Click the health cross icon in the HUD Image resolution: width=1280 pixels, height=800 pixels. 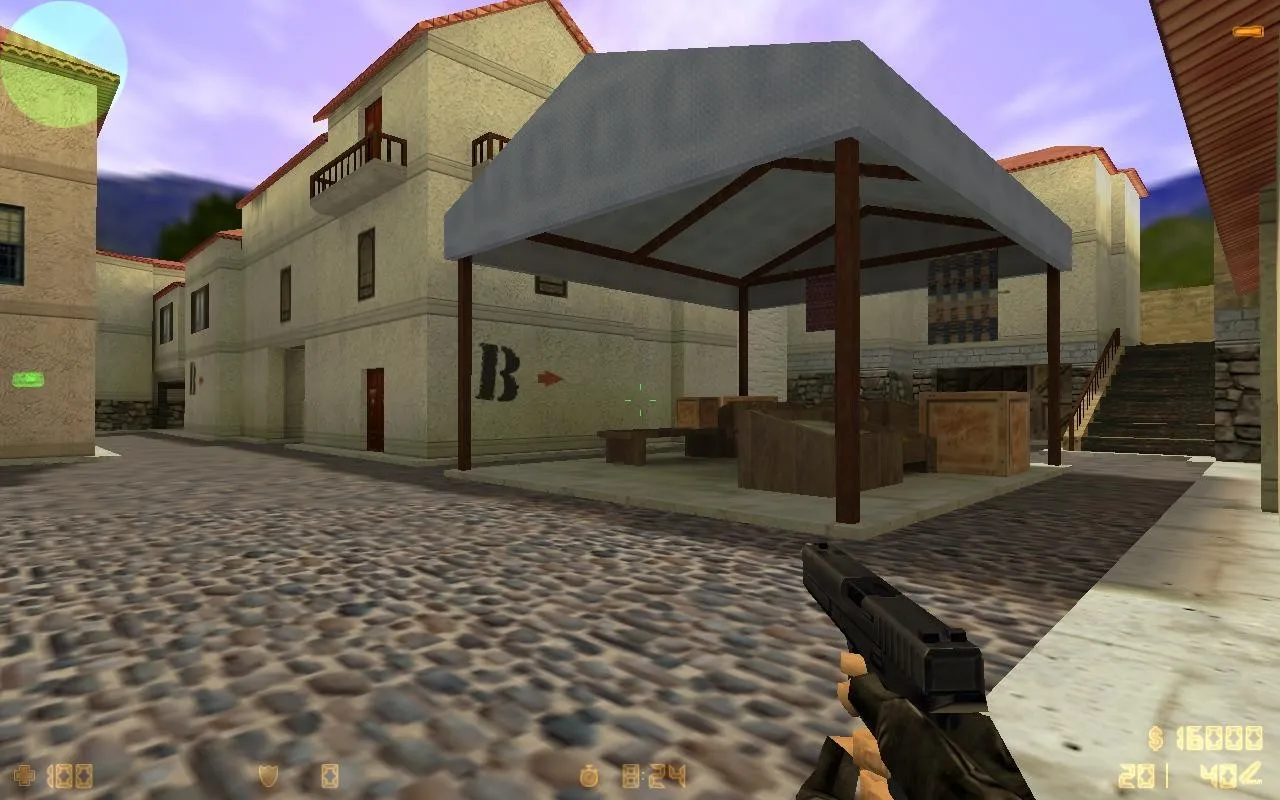26,773
